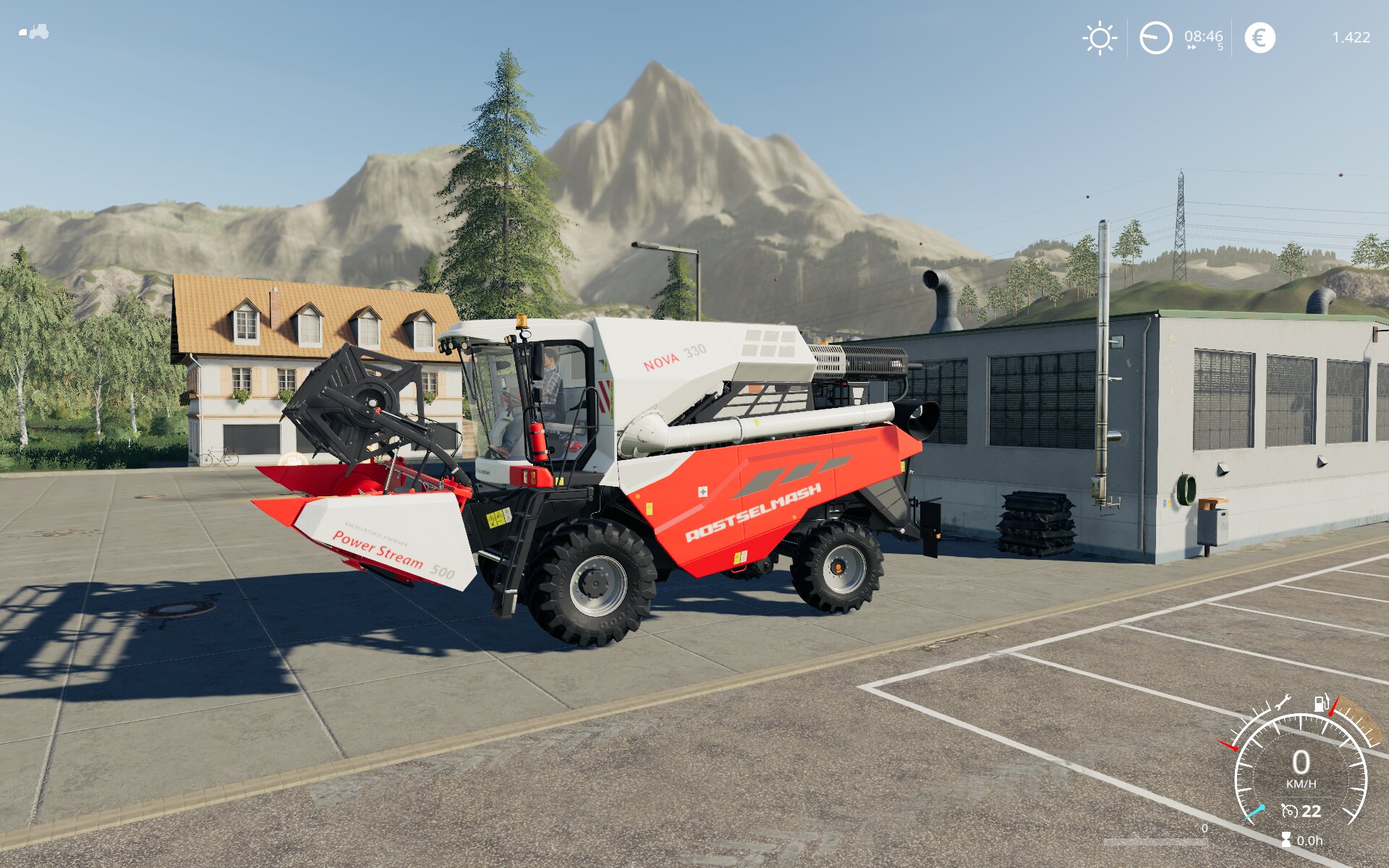Click the wrench damage icon on gauge
The height and width of the screenshot is (868, 1389).
pos(1282,702)
